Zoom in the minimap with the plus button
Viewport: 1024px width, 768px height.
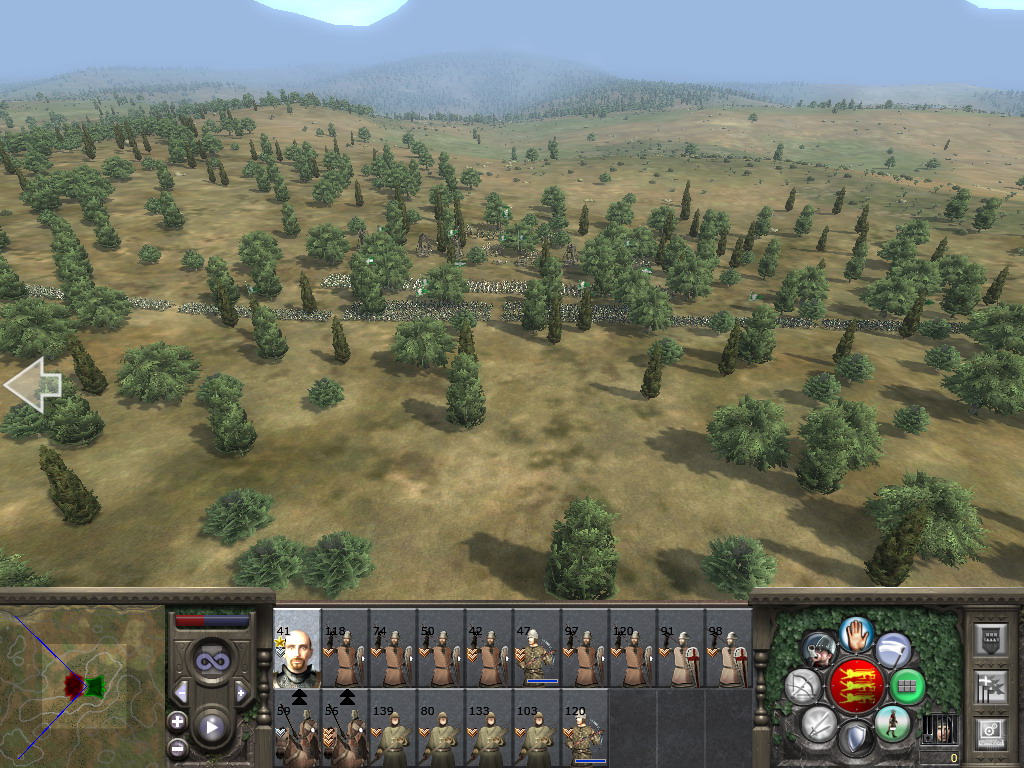coord(178,721)
